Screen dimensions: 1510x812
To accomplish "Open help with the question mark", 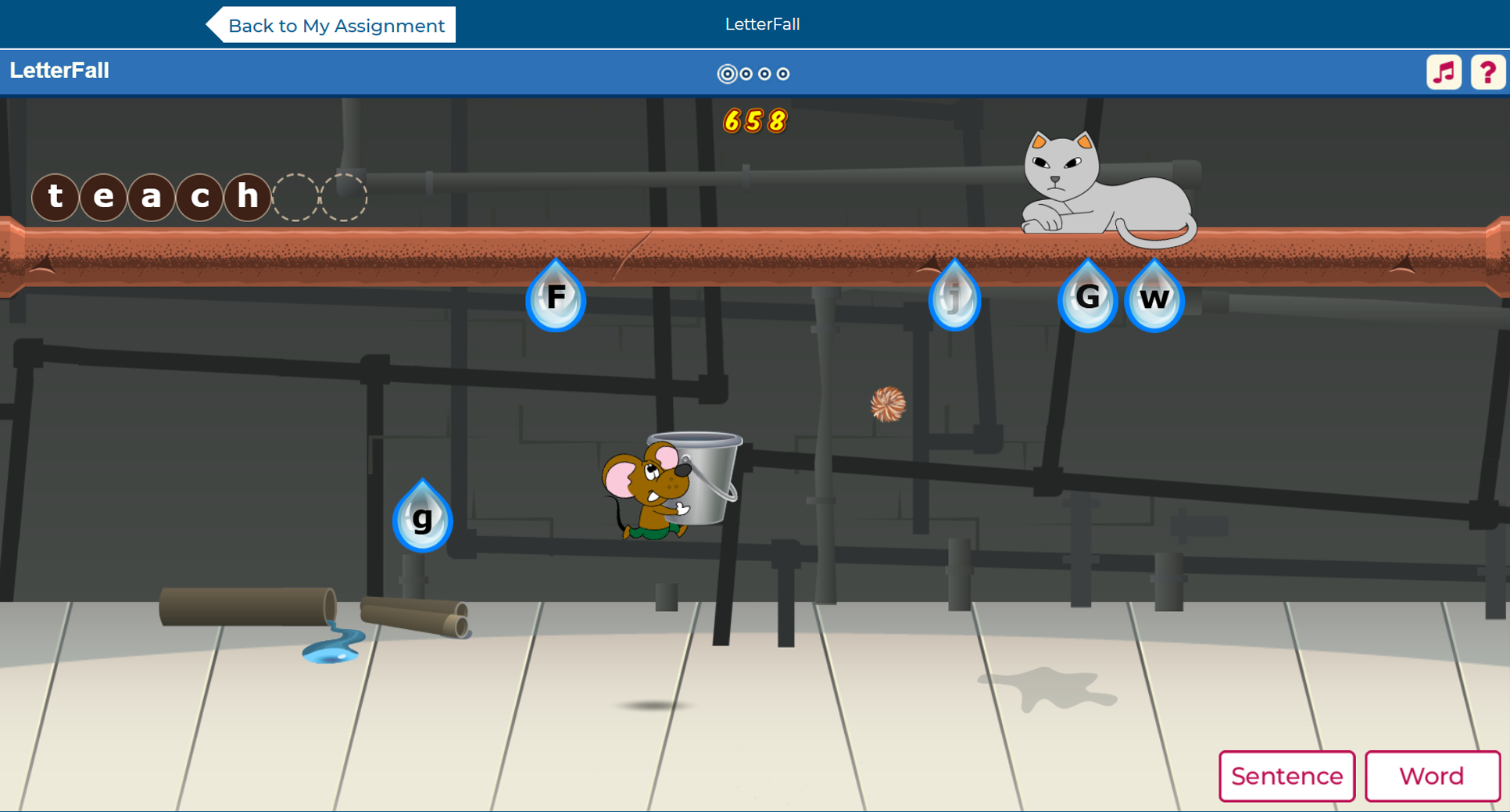I will [1487, 73].
